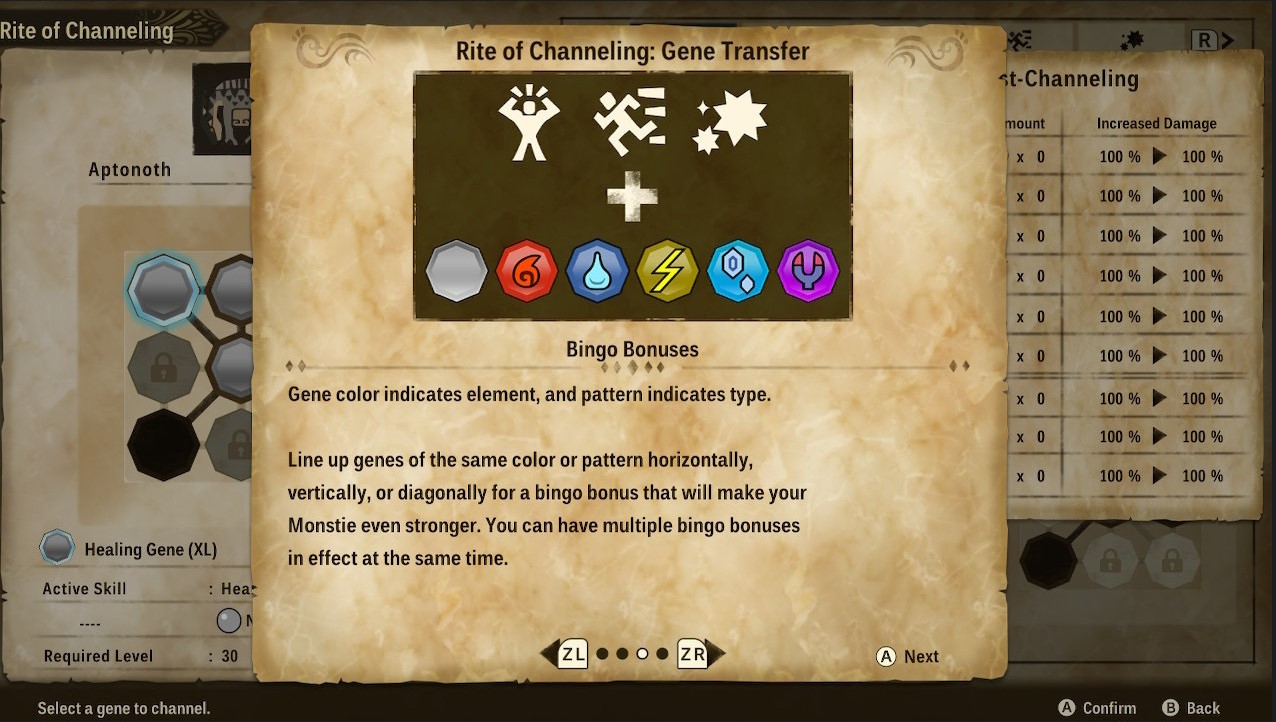Select the empty black gene slot

click(x=163, y=444)
